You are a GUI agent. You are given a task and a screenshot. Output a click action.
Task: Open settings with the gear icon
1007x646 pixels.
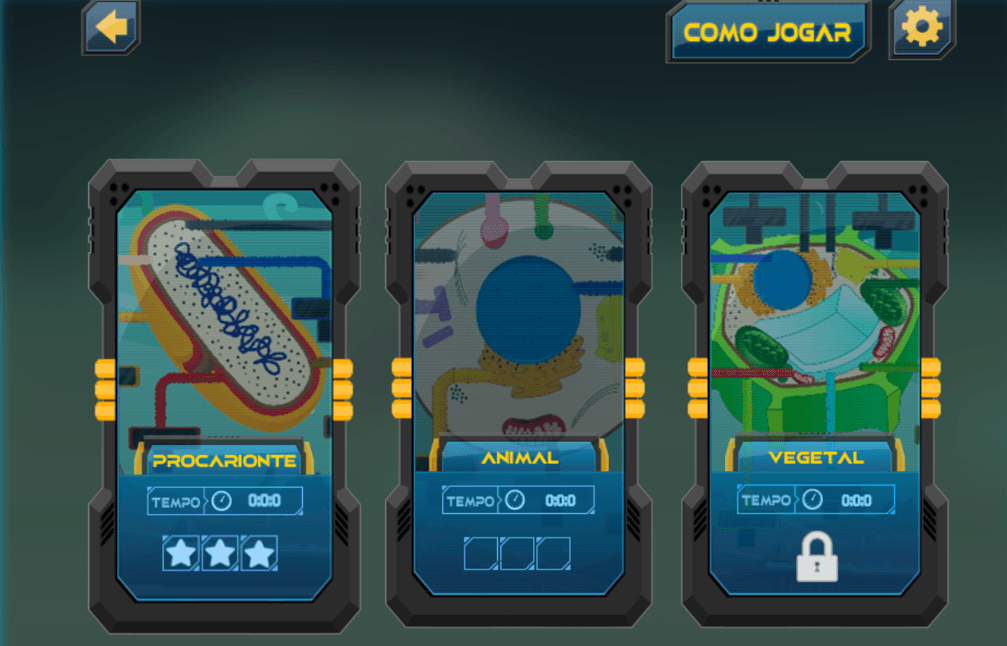point(922,28)
